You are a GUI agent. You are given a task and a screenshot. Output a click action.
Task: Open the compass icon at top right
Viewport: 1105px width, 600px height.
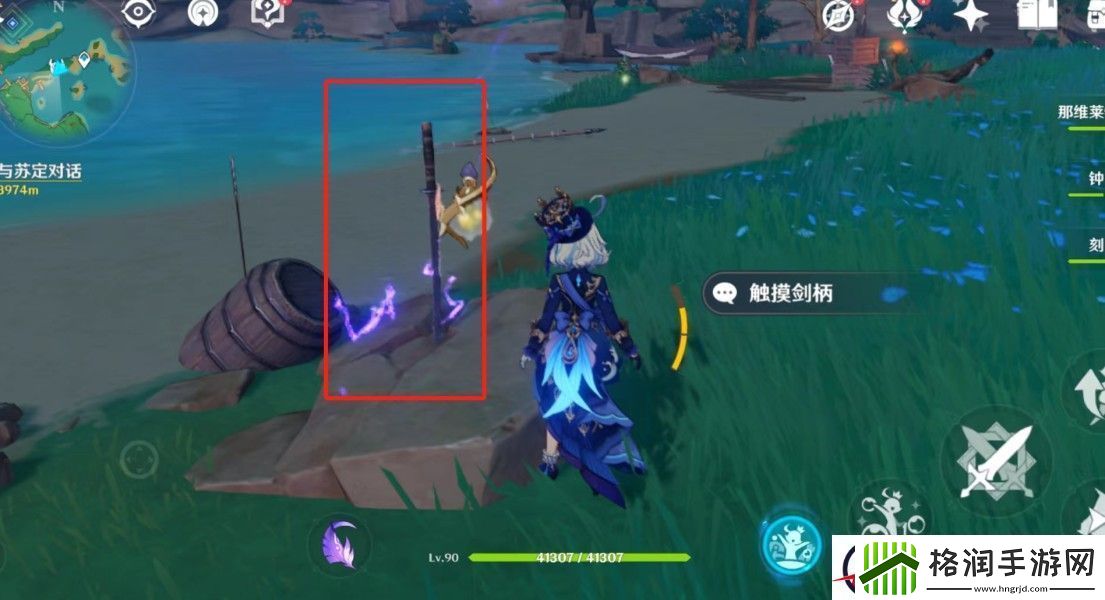tap(837, 14)
